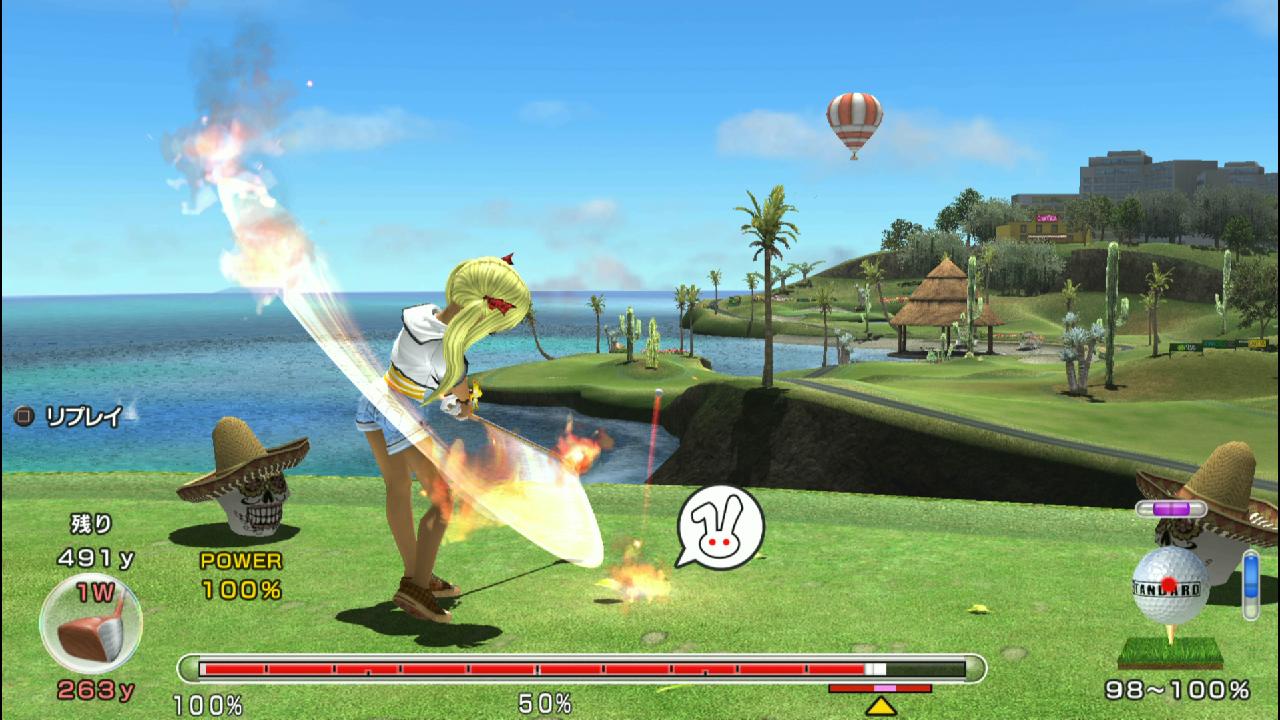This screenshot has height=720, width=1280.
Task: Click the yellow triangle impact marker
Action: point(880,706)
